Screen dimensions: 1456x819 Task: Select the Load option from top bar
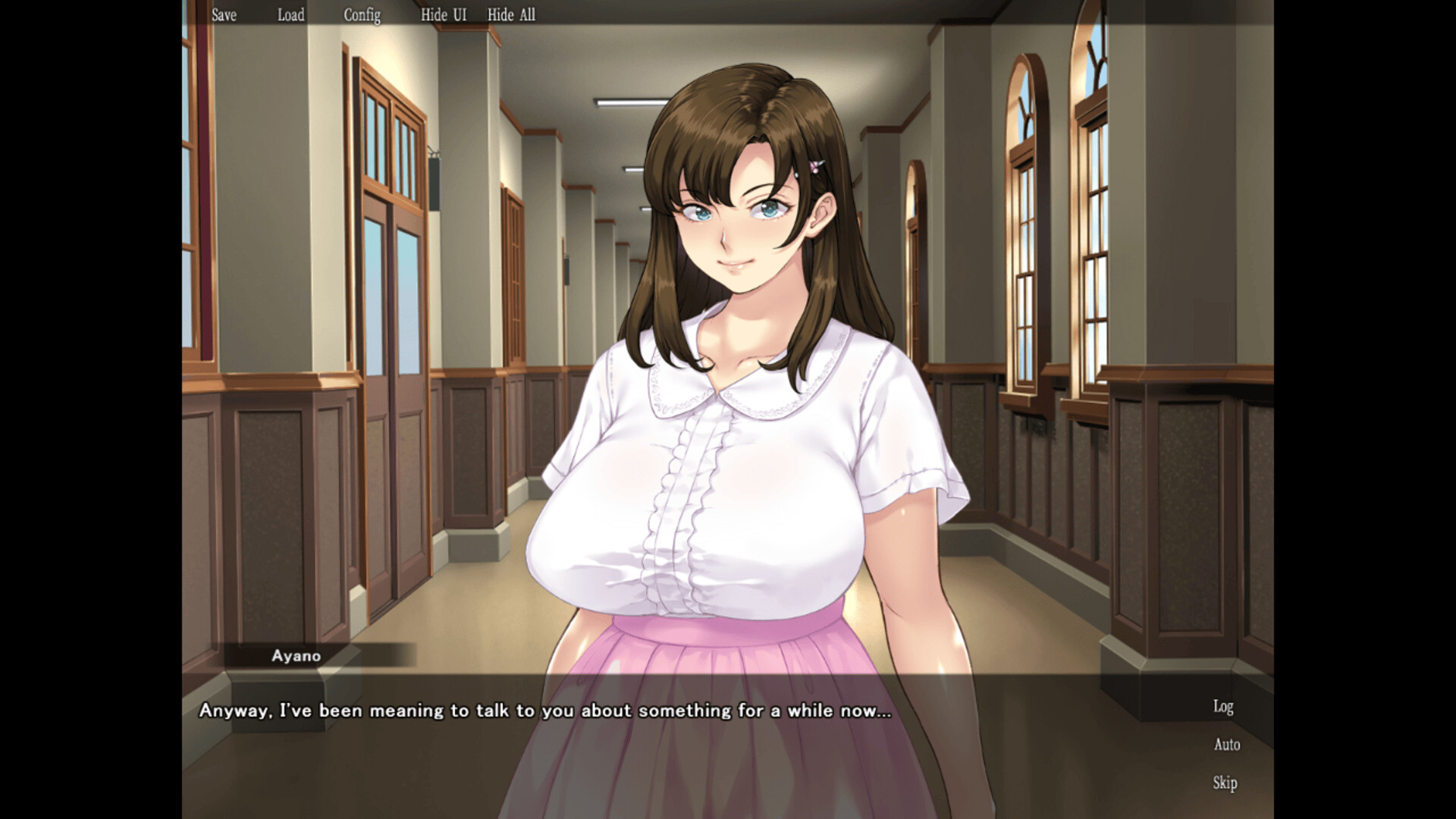pyautogui.click(x=290, y=14)
